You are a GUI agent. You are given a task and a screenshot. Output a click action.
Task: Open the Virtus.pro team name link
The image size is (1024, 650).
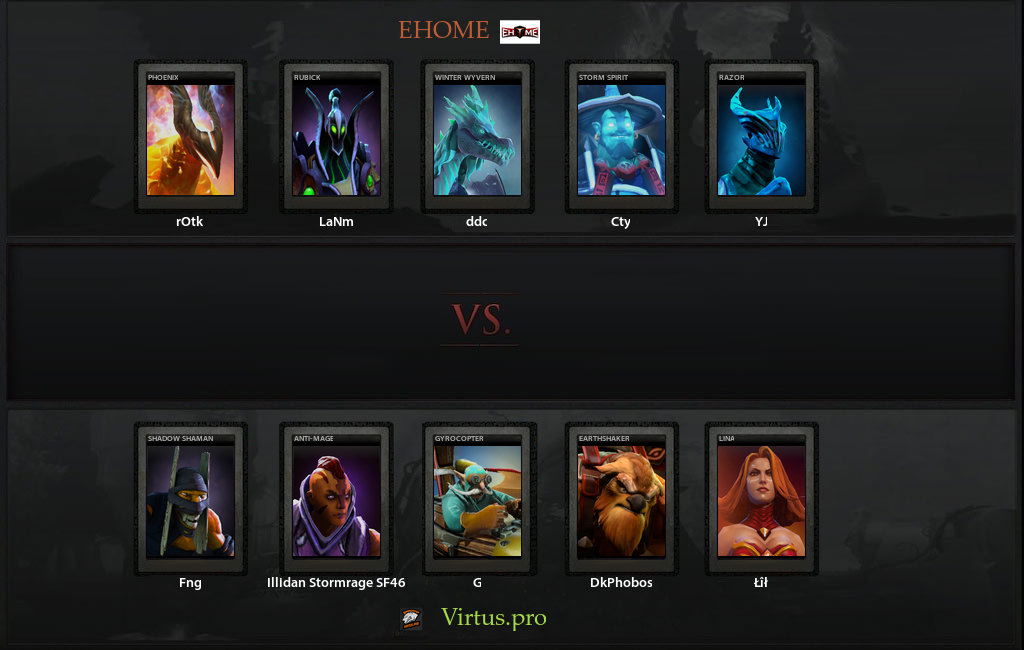494,618
